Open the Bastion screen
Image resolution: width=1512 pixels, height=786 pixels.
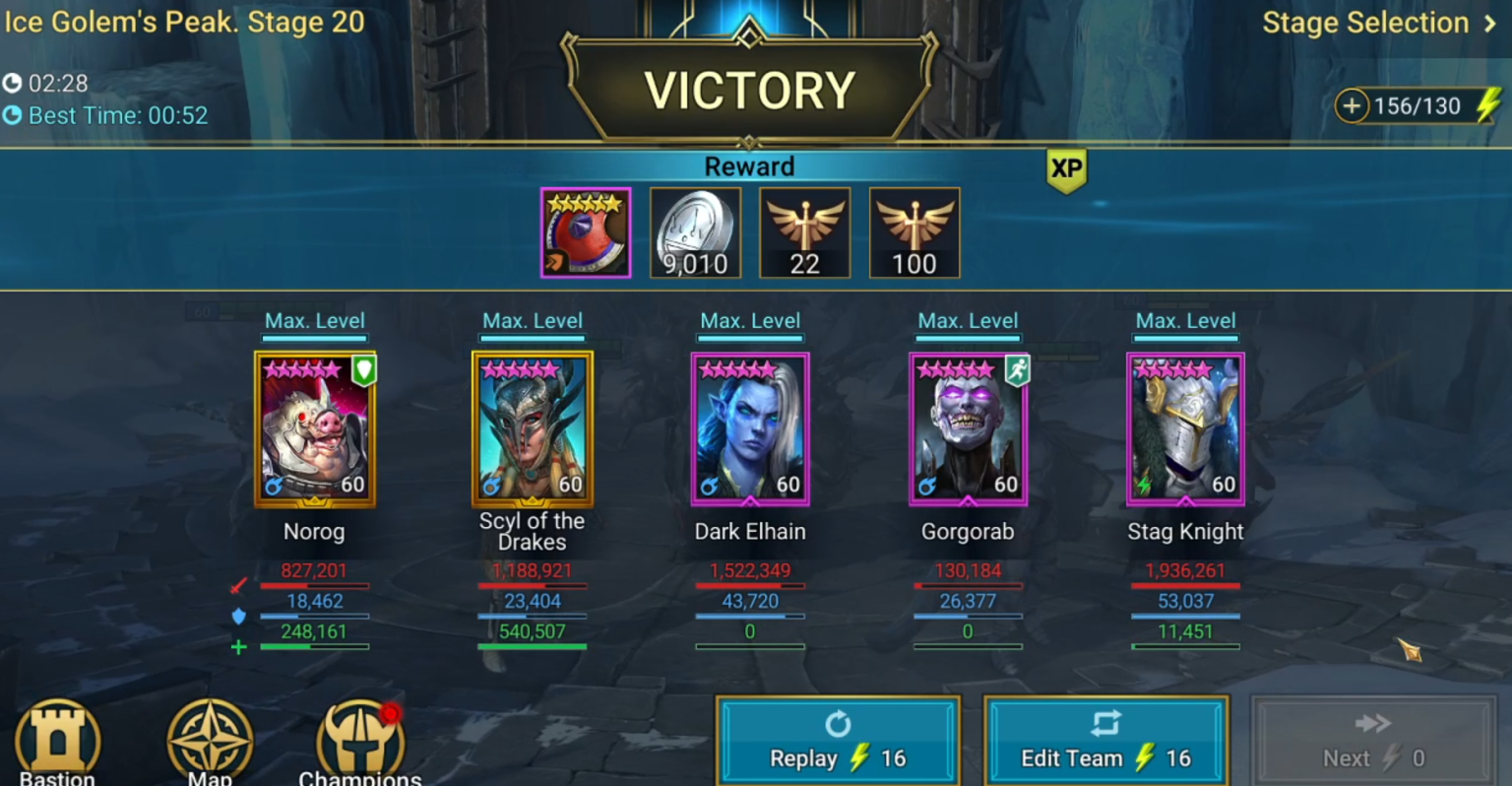pyautogui.click(x=56, y=741)
